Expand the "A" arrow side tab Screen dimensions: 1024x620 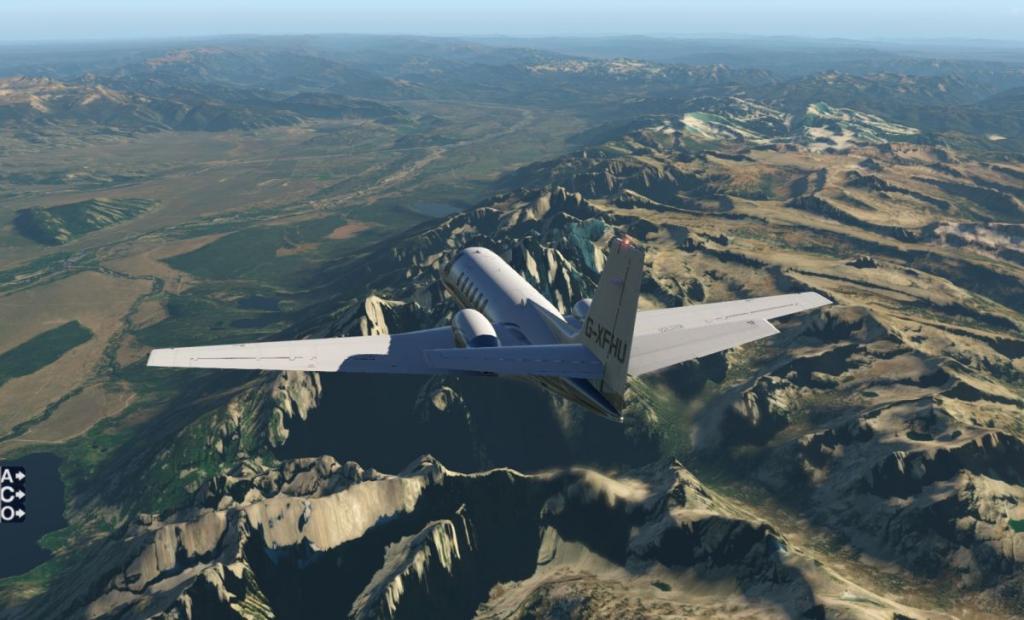pyautogui.click(x=12, y=475)
